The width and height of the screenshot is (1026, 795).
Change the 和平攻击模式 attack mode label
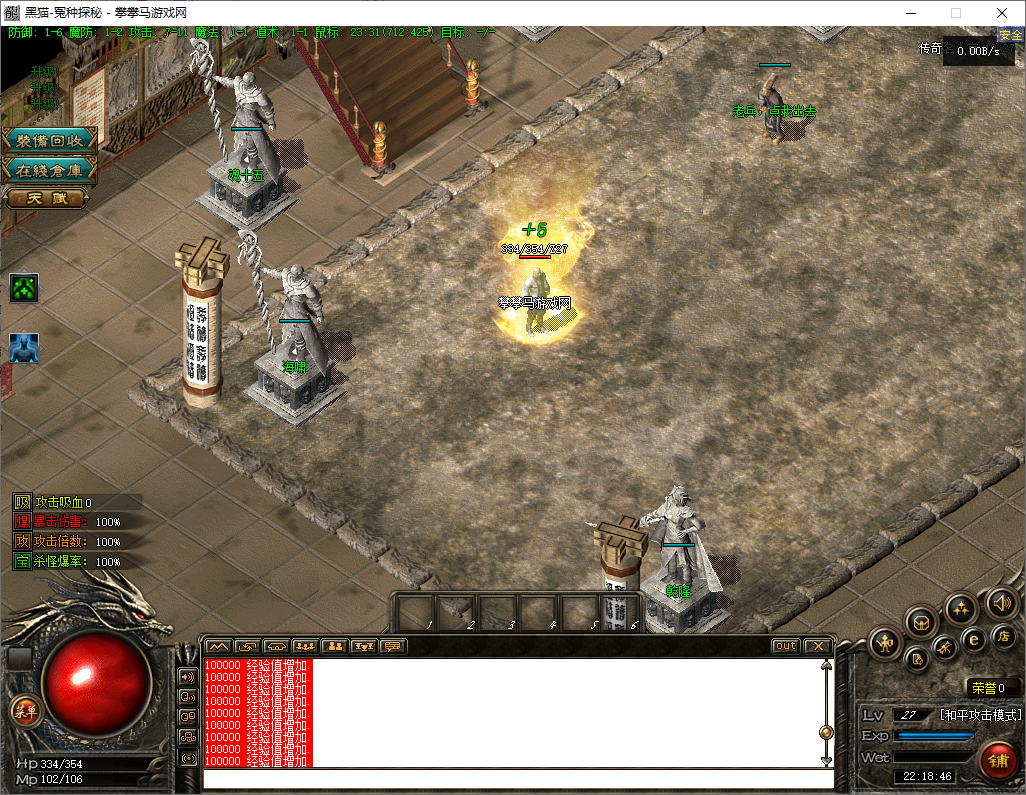point(980,715)
